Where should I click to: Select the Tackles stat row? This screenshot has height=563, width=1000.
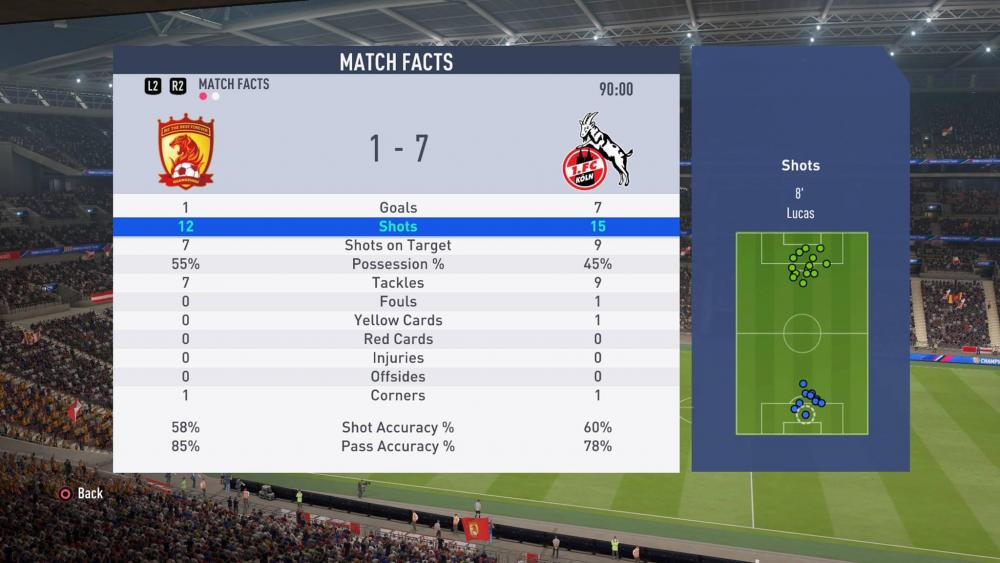[397, 283]
